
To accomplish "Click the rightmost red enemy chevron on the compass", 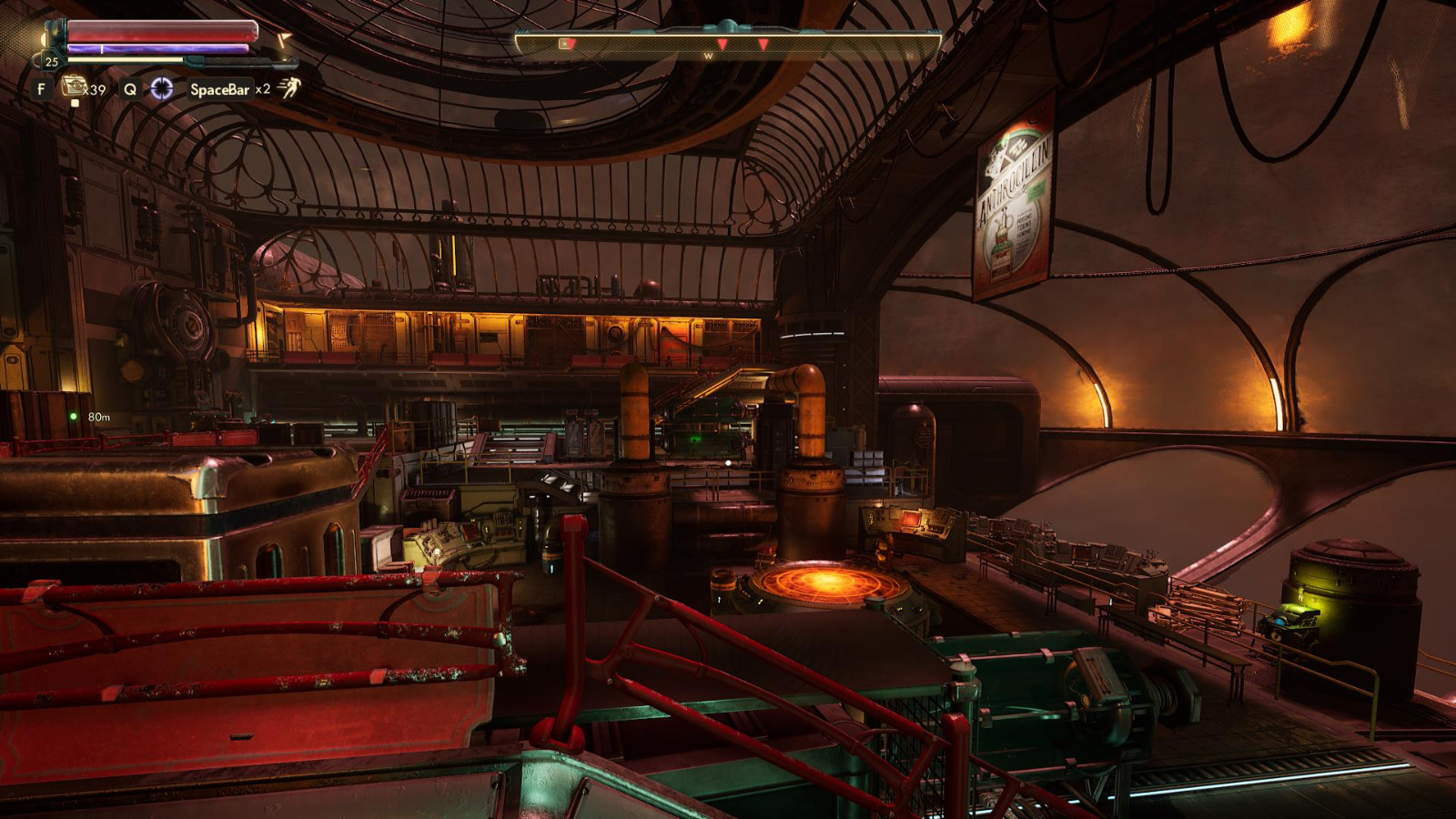I will 763,43.
